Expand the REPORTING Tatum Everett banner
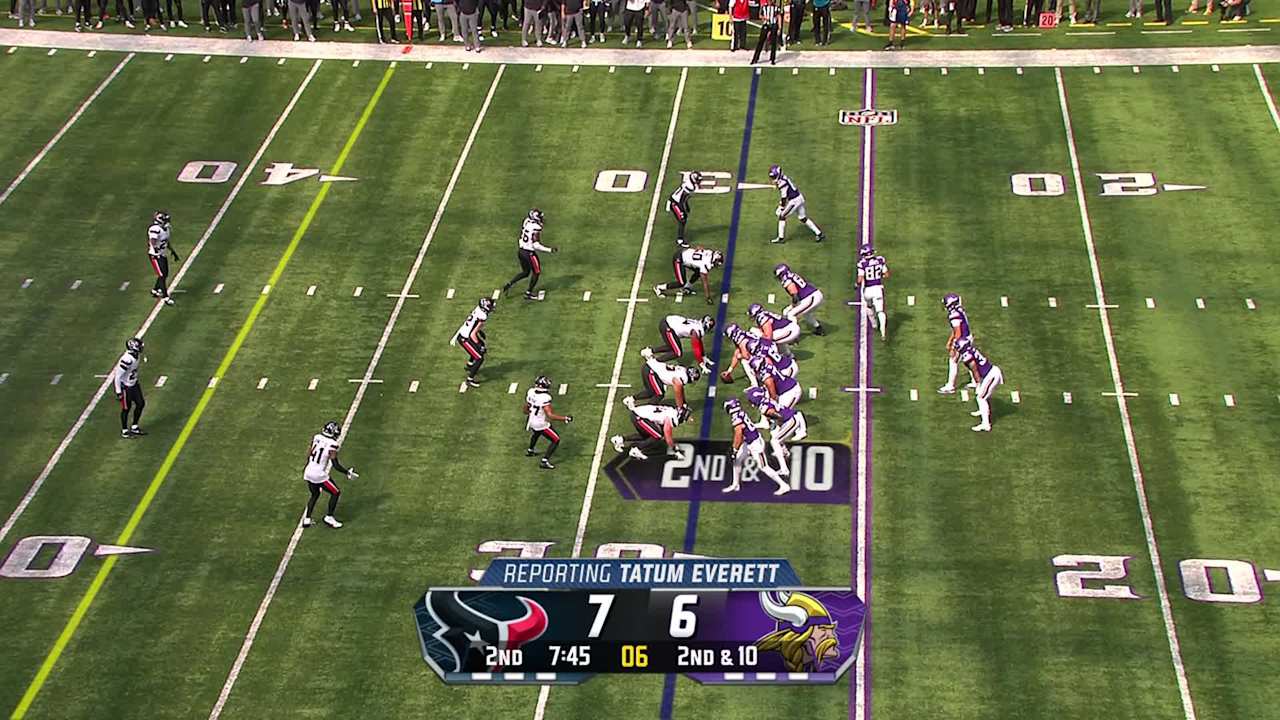The image size is (1280, 720). coord(637,574)
